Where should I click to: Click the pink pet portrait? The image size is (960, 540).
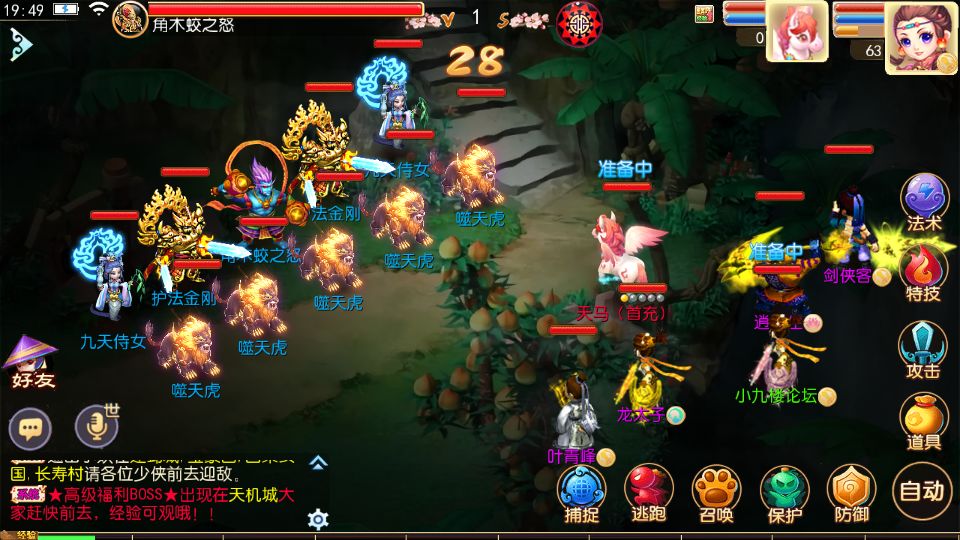(x=796, y=31)
